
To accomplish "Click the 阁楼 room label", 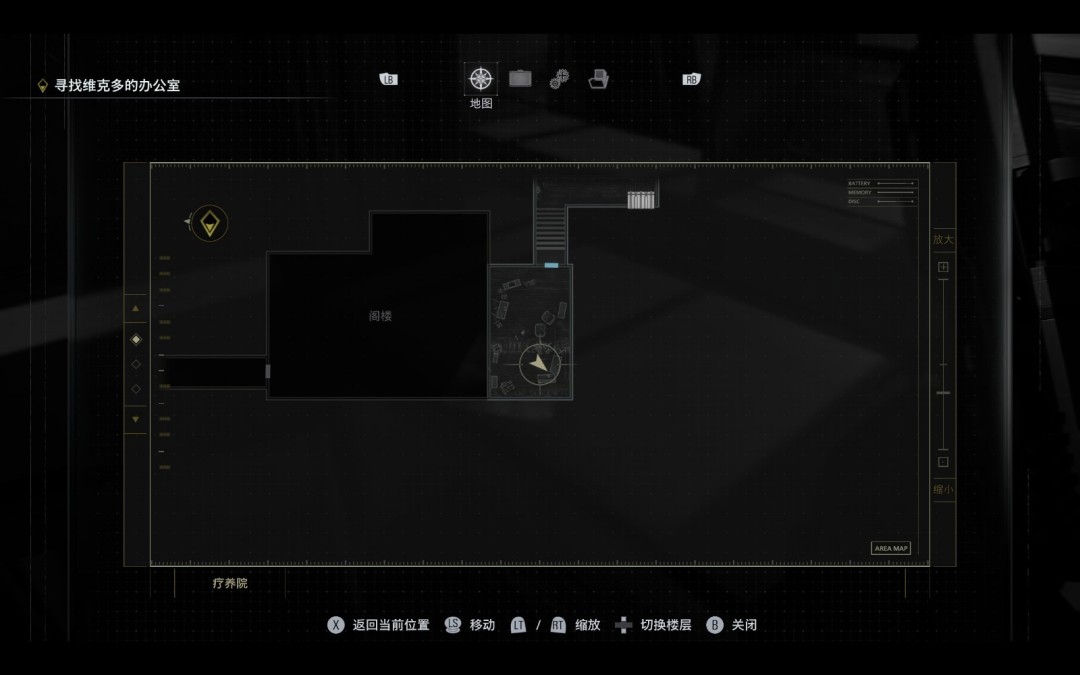I will pyautogui.click(x=380, y=316).
